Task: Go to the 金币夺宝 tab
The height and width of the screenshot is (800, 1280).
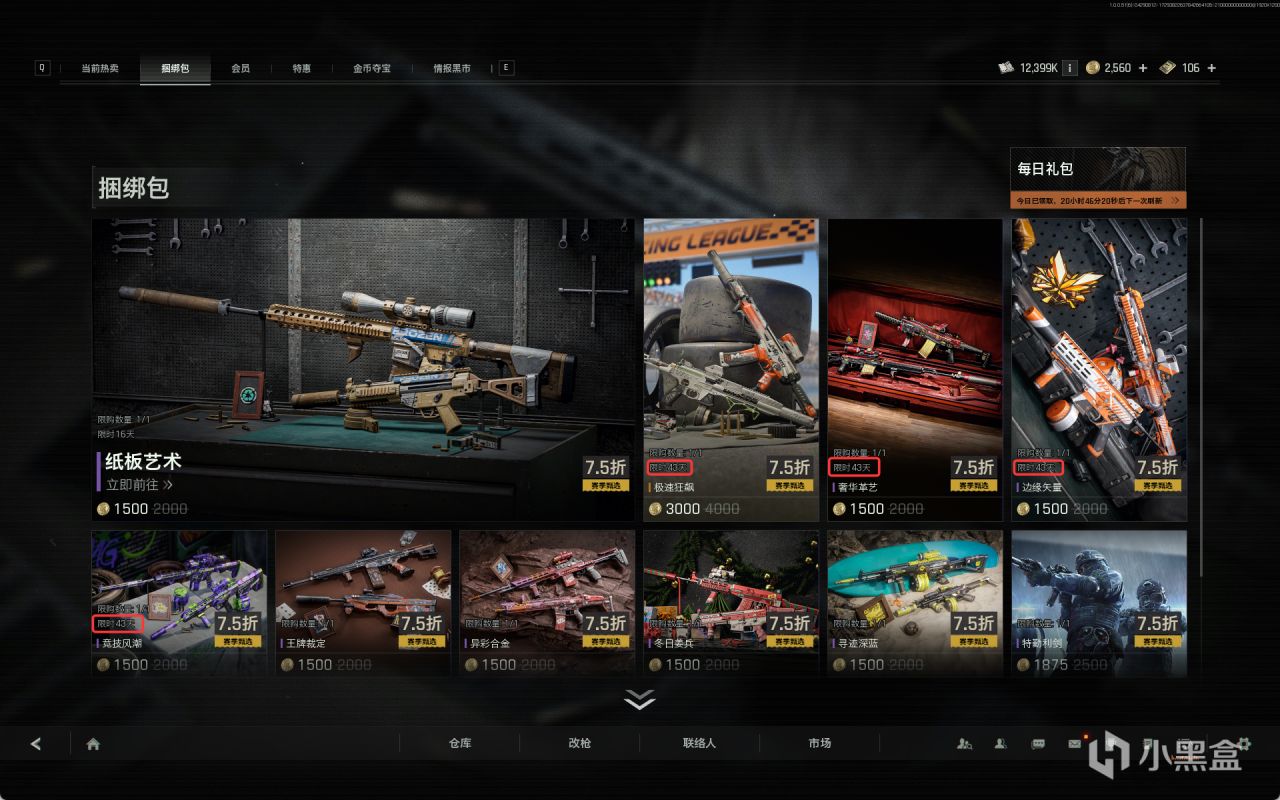Action: 371,68
